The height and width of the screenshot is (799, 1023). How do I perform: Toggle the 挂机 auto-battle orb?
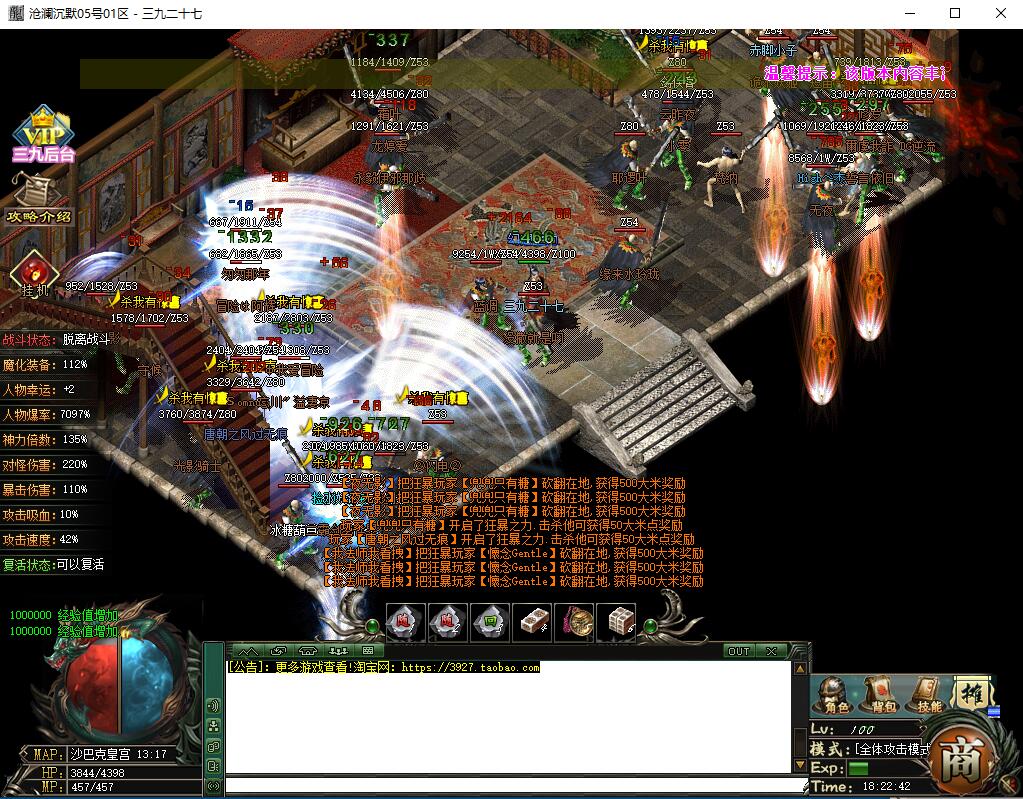click(30, 274)
